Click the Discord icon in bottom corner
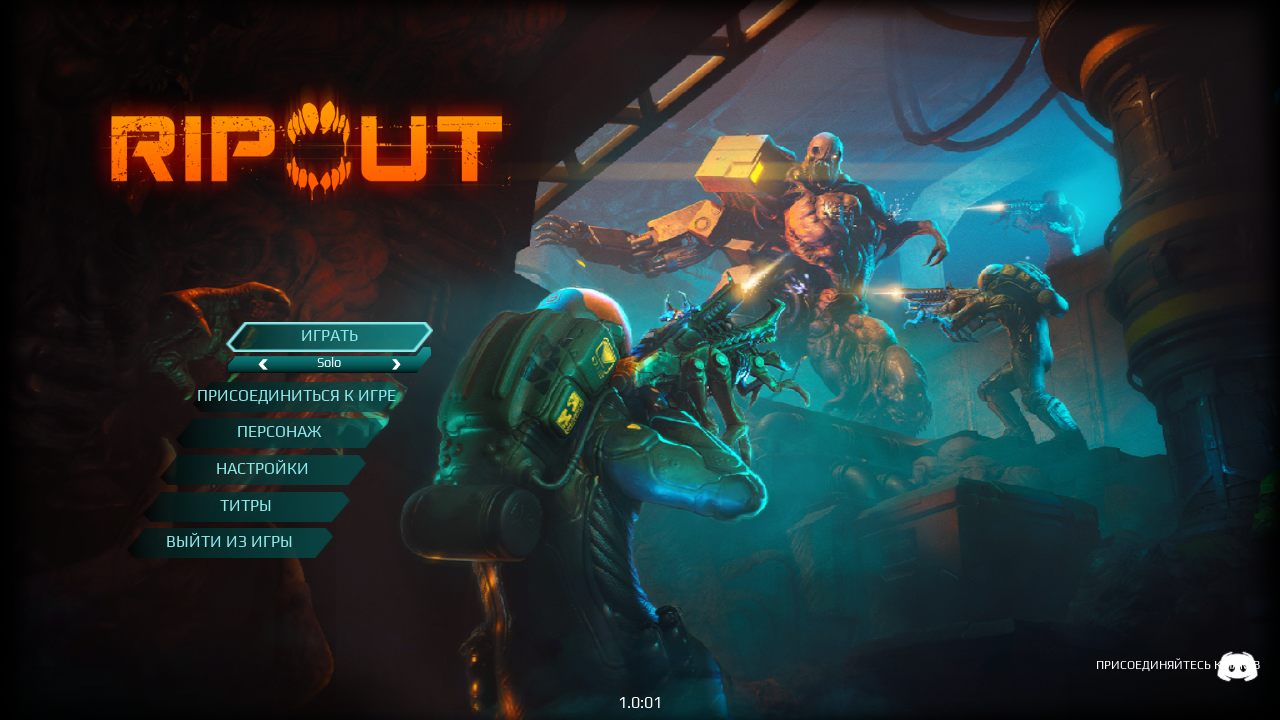This screenshot has height=720, width=1280. click(x=1238, y=666)
